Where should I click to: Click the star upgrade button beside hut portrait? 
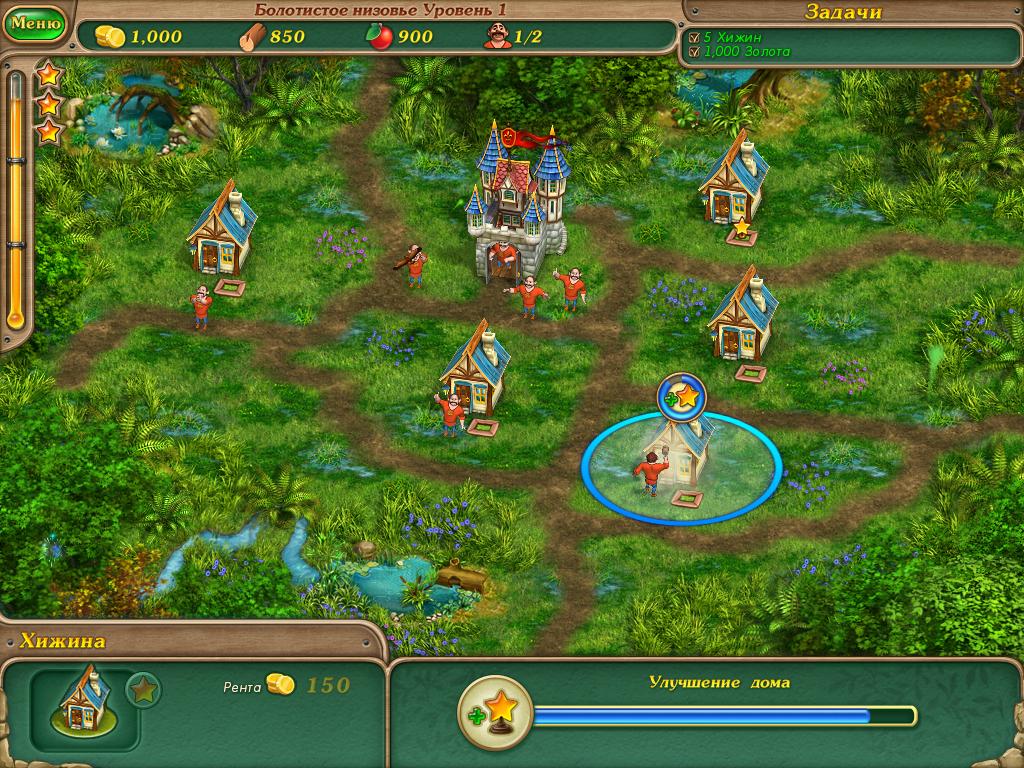(x=143, y=690)
